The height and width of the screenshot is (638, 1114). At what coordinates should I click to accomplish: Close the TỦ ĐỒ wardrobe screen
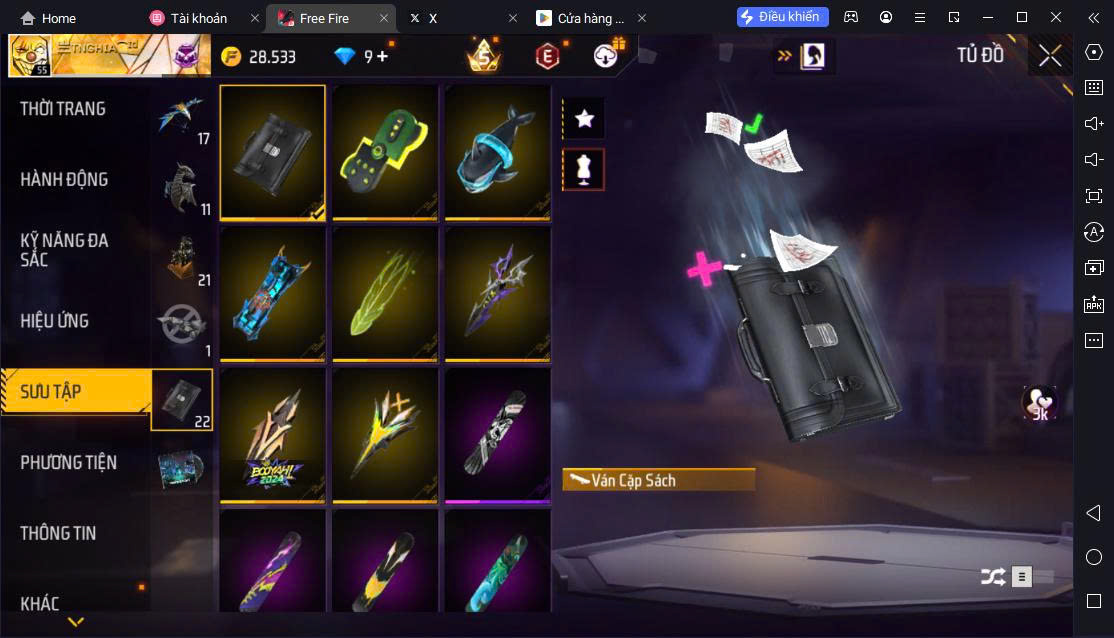(x=1050, y=55)
